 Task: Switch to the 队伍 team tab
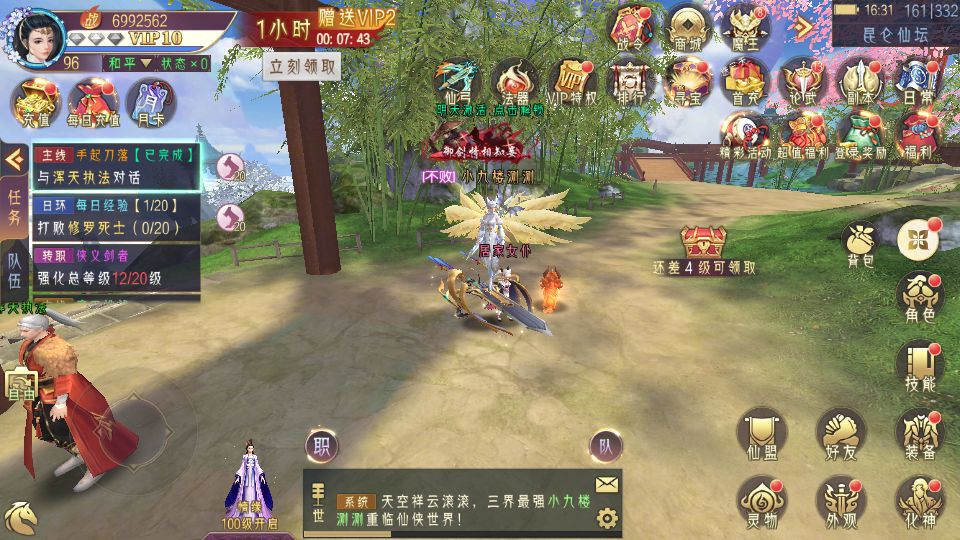click(15, 268)
